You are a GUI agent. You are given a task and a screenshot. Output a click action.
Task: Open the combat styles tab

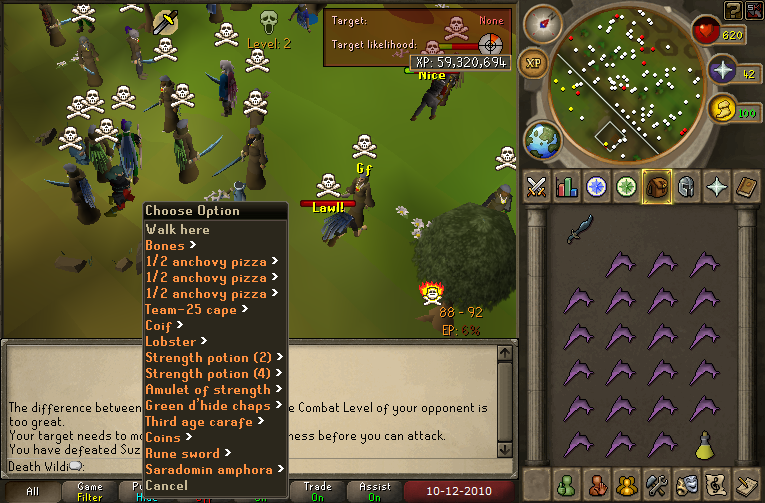[x=538, y=187]
